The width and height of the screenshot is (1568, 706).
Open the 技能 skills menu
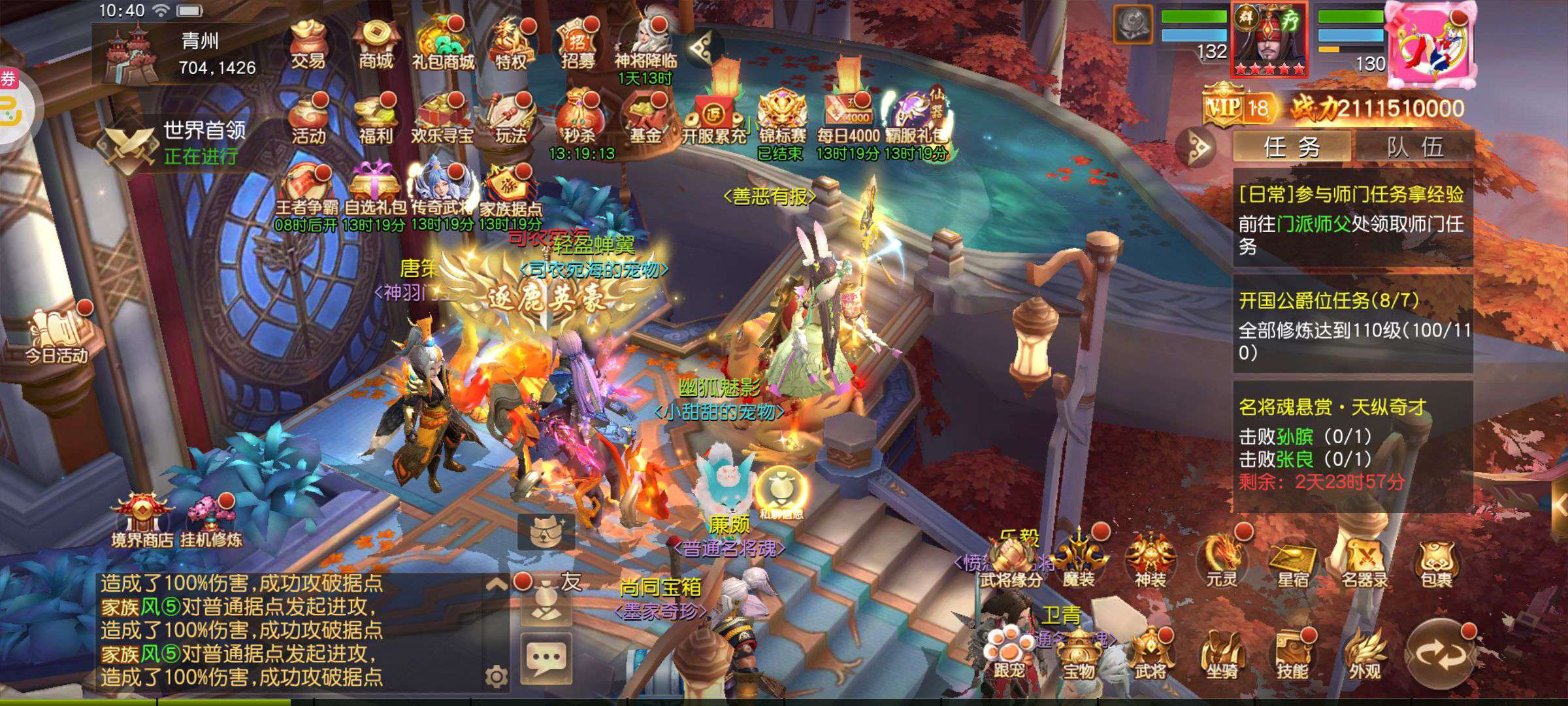click(1292, 654)
